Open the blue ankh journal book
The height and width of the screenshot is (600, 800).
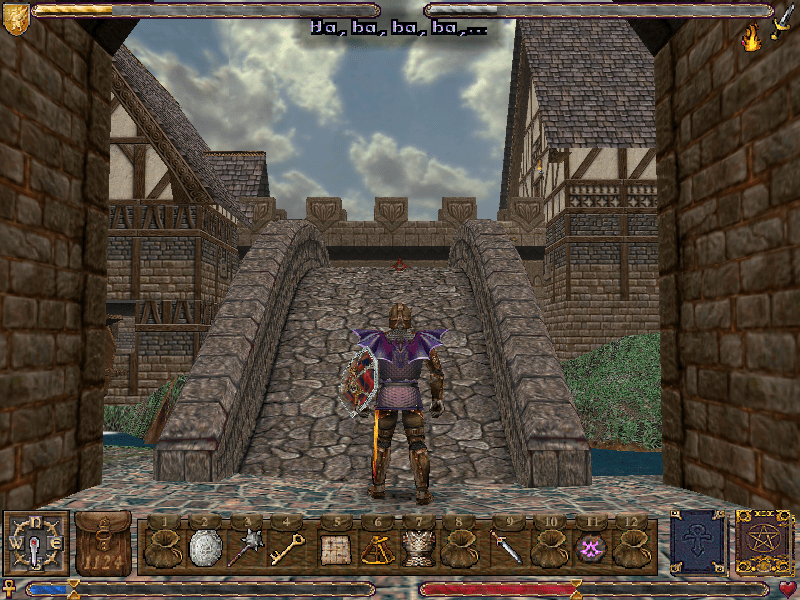[697, 544]
